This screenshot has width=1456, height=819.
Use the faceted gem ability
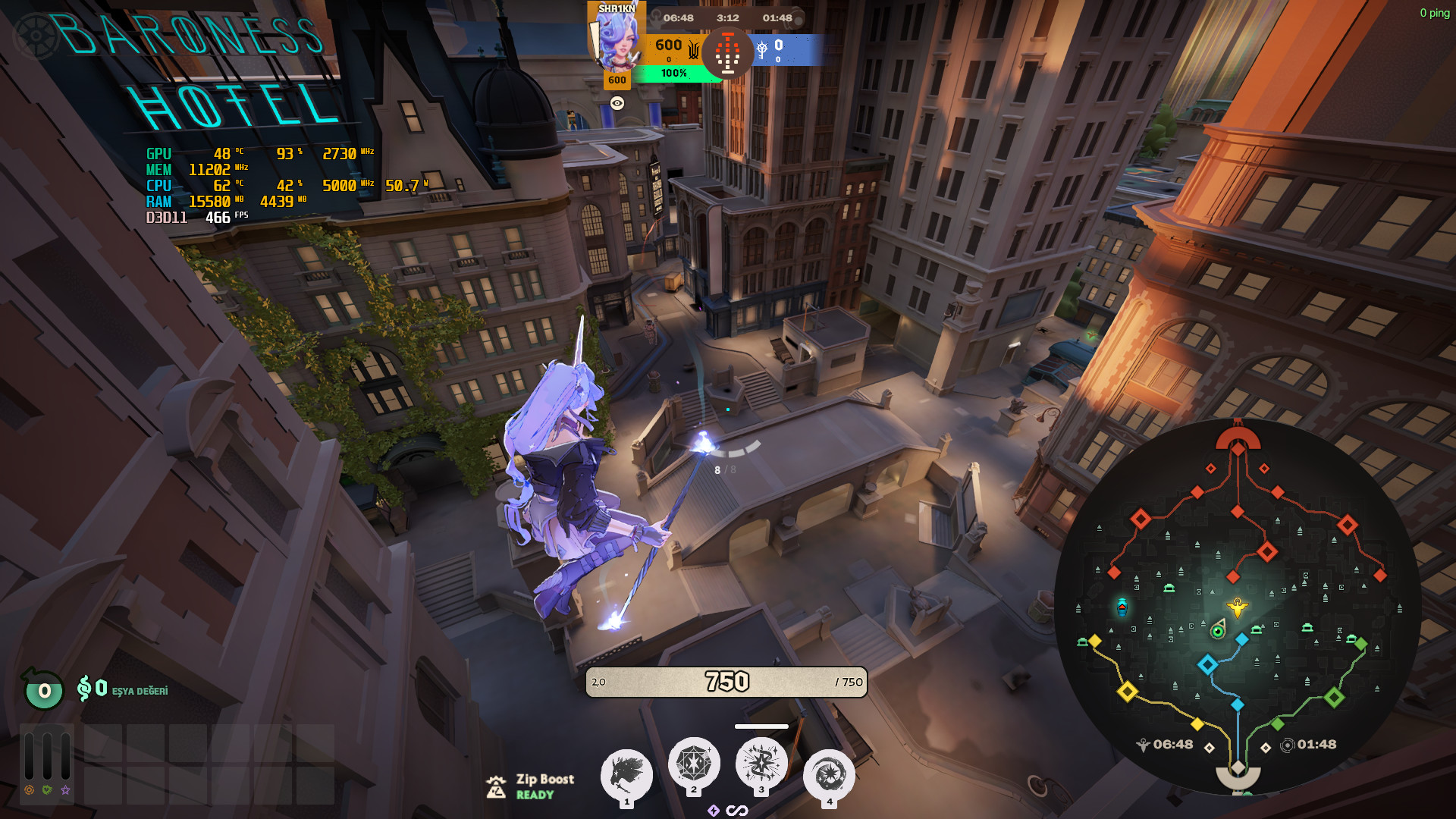(693, 763)
